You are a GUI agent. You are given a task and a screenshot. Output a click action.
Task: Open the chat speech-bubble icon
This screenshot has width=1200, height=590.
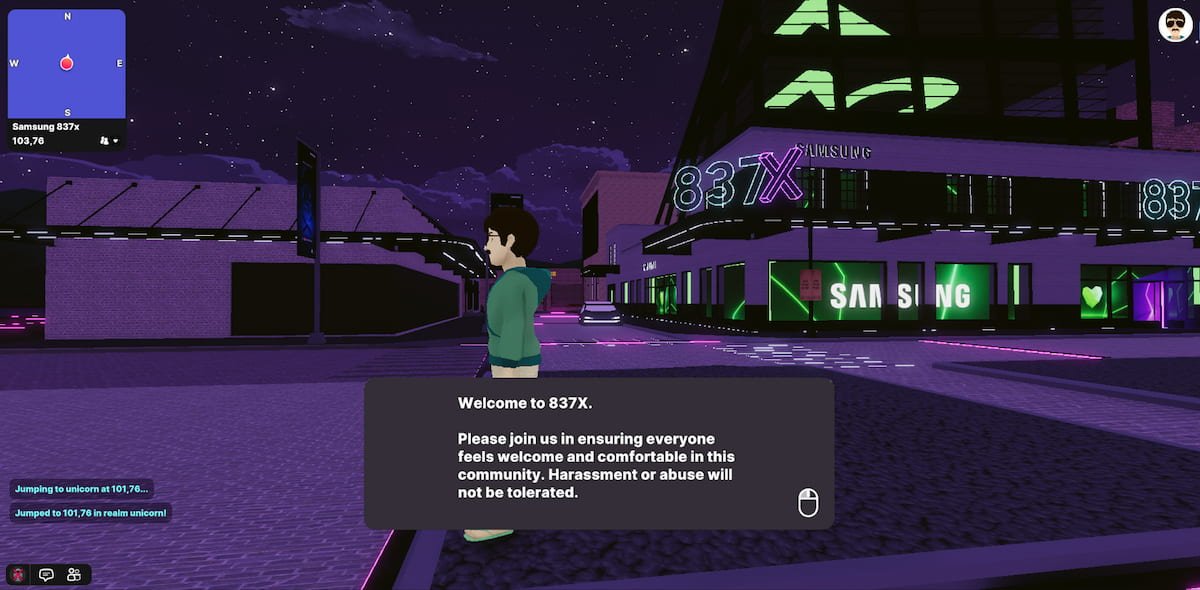pyautogui.click(x=46, y=575)
